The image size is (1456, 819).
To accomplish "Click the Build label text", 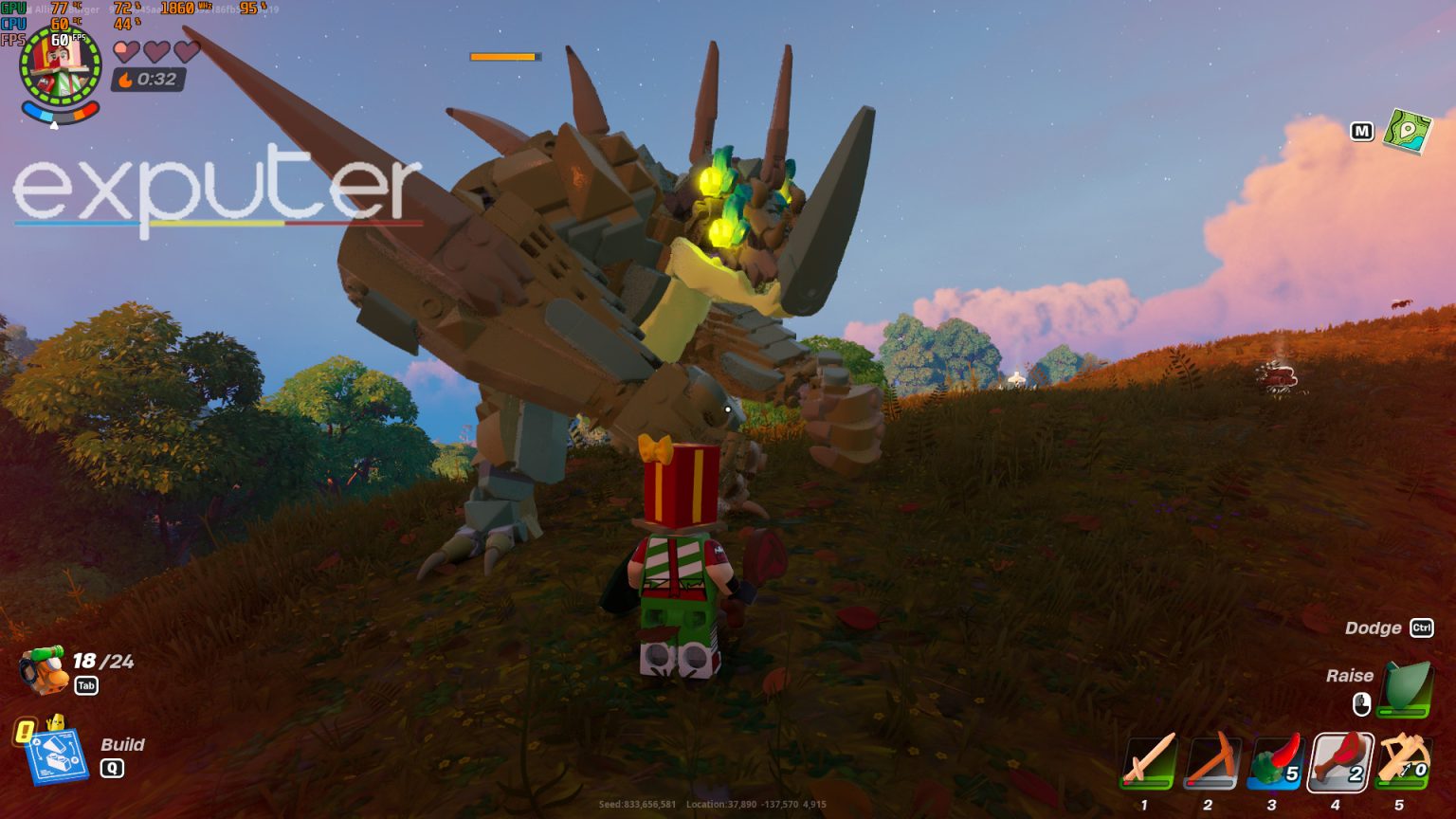I will 121,745.
